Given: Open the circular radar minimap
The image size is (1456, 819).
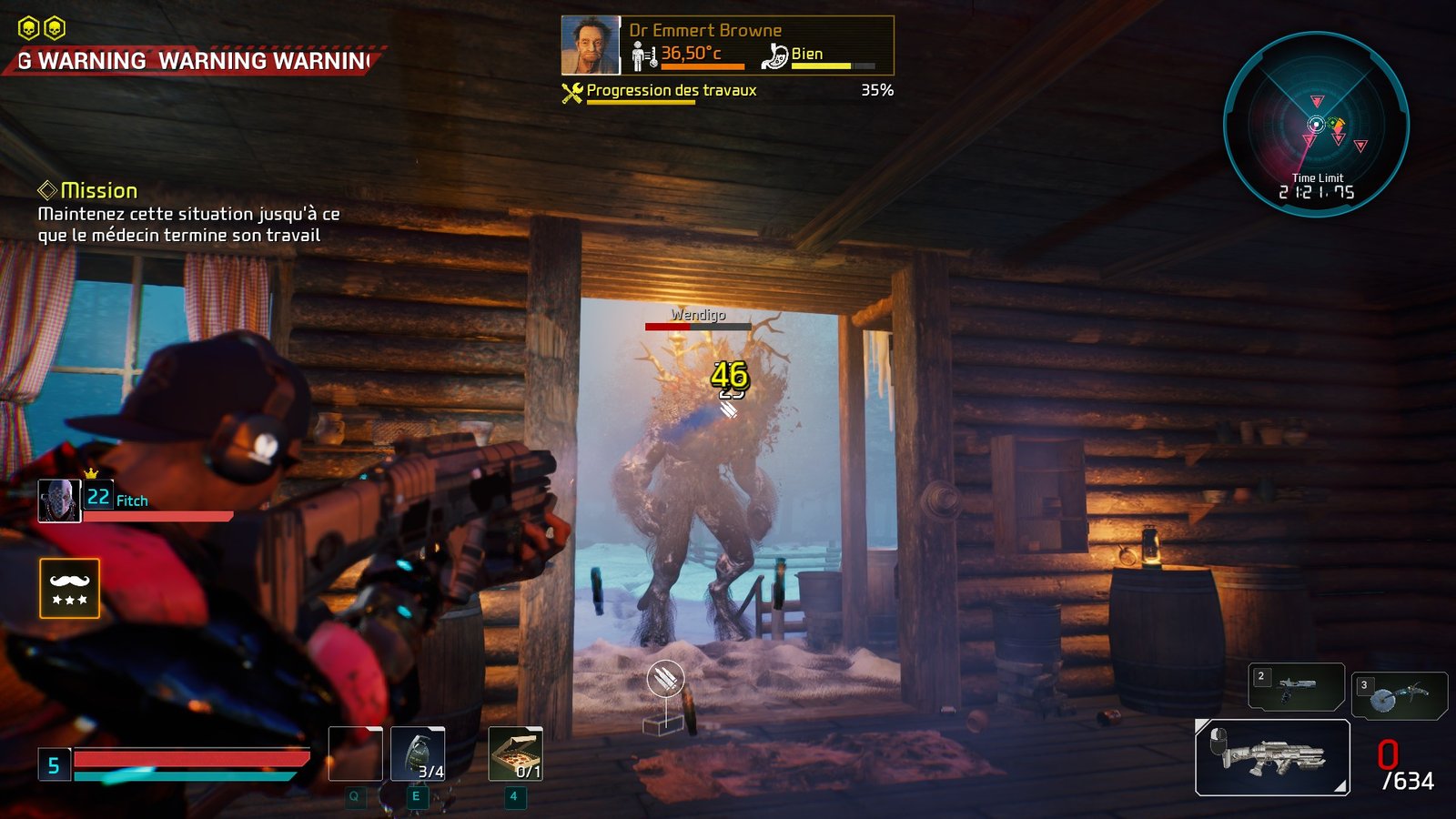Looking at the screenshot, I should pos(1316,125).
